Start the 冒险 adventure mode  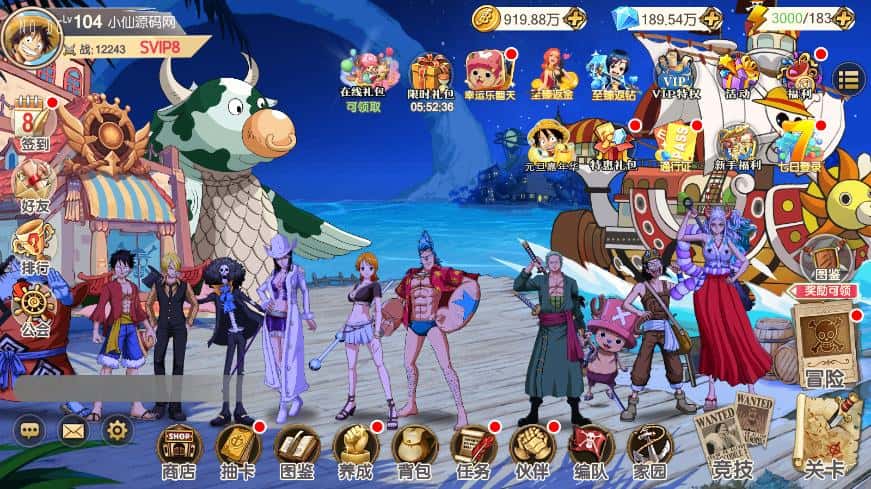tap(825, 346)
